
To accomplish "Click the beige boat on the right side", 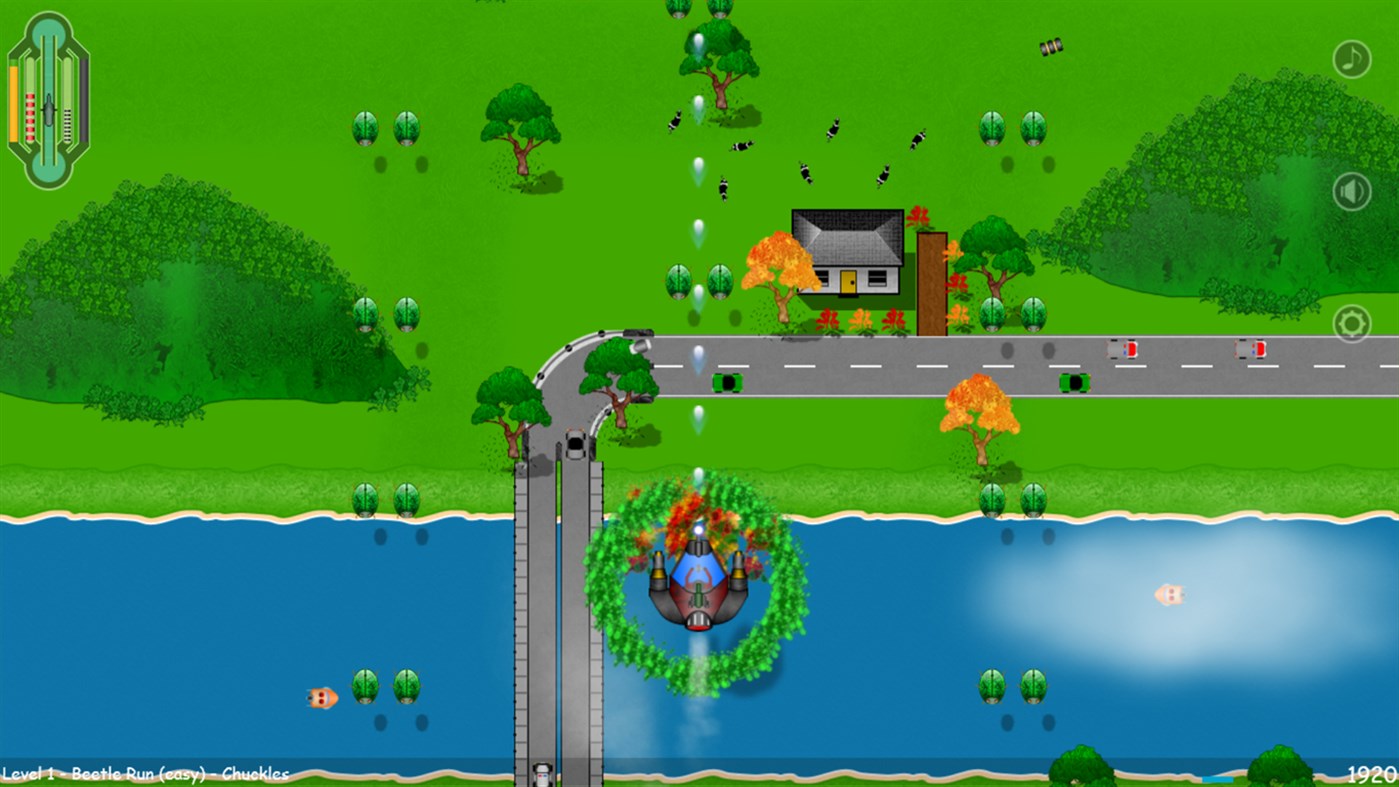I will pyautogui.click(x=1168, y=594).
